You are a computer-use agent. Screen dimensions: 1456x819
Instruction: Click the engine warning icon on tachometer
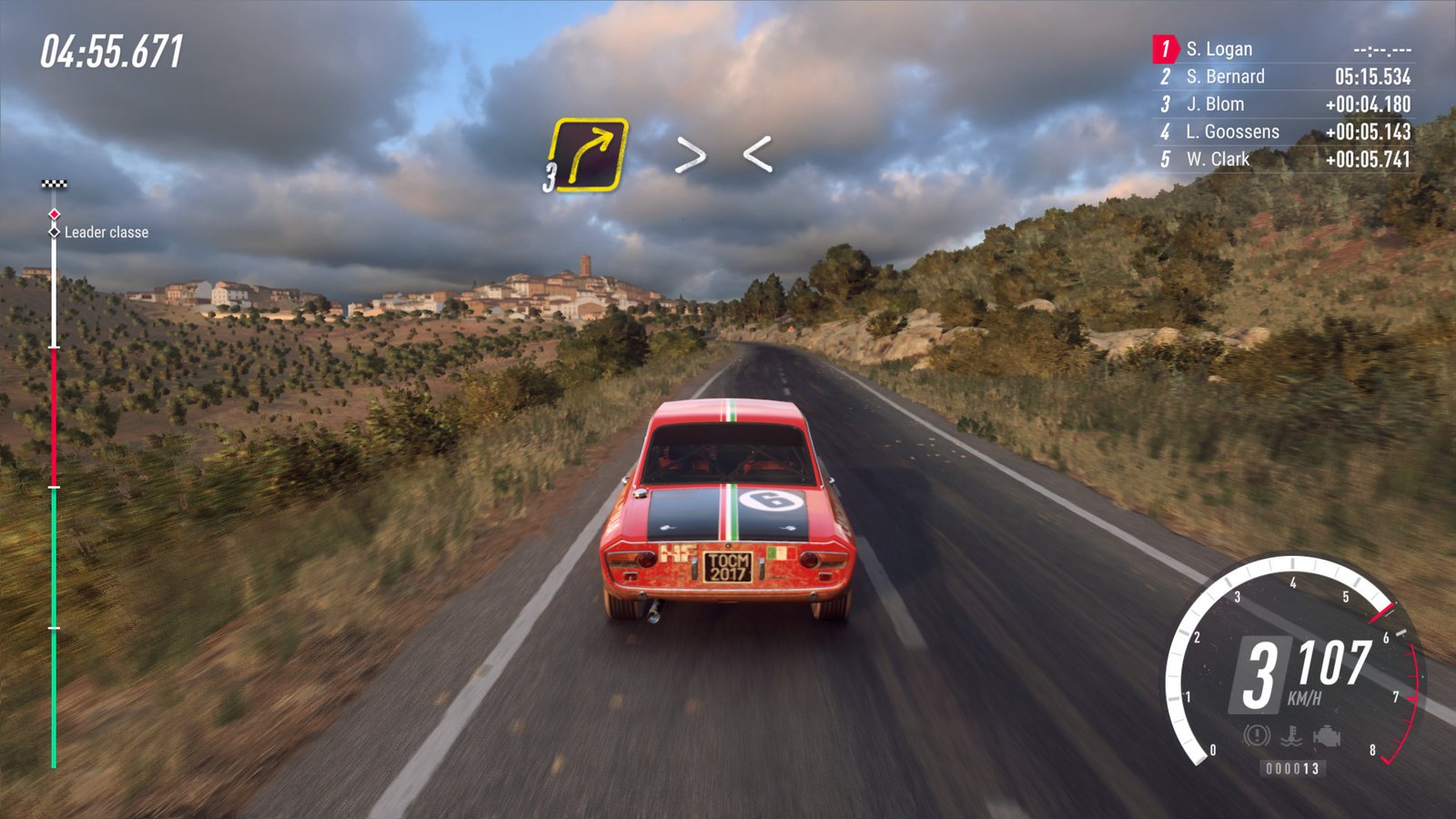tap(1327, 735)
